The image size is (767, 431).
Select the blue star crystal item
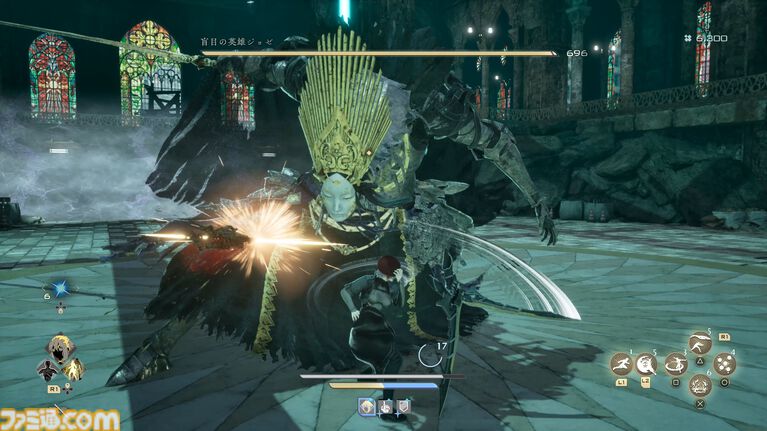pos(61,287)
